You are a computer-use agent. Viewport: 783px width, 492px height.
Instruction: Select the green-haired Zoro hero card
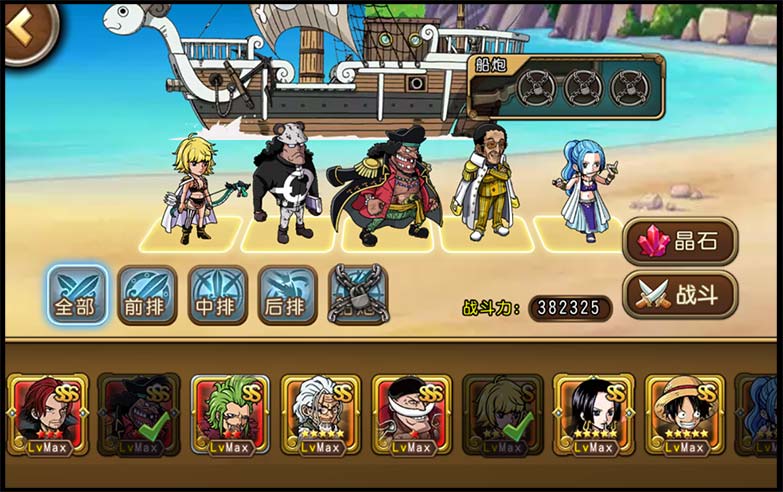click(230, 414)
